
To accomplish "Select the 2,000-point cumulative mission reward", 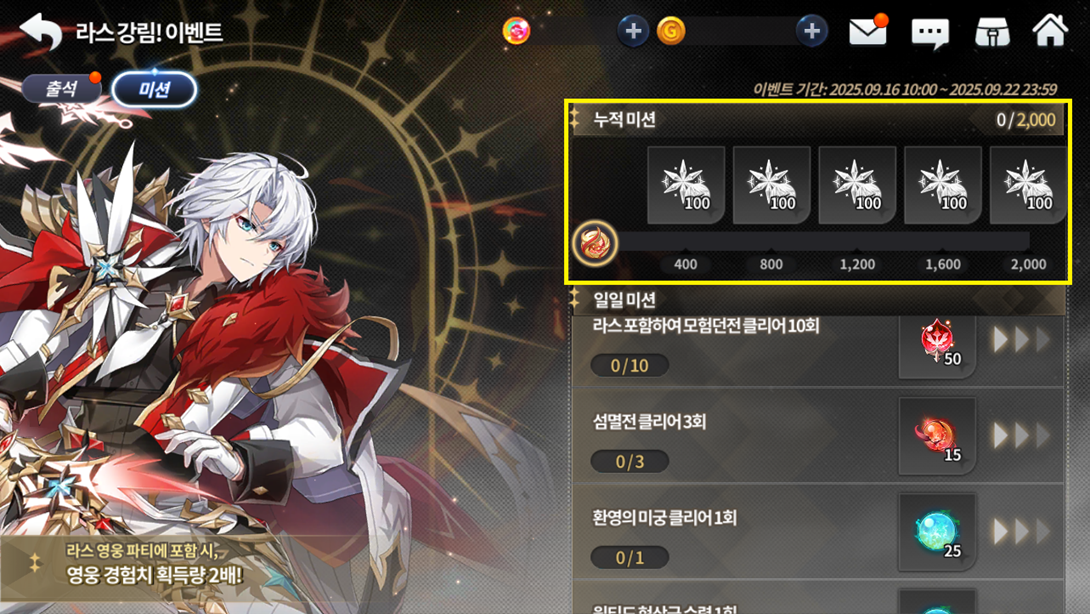I will (x=1028, y=185).
